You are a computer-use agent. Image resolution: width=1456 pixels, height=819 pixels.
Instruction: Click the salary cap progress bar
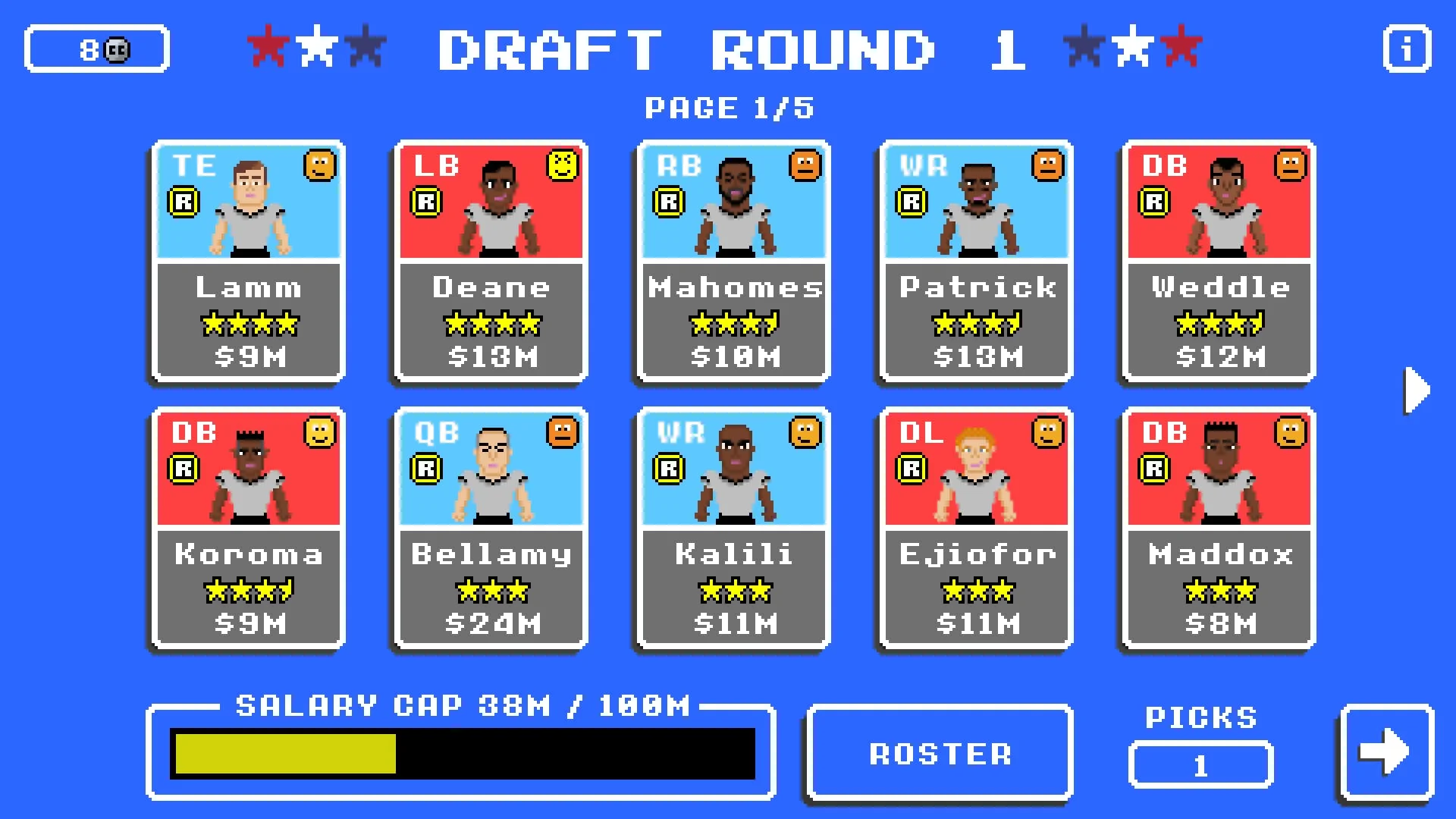coord(463,753)
